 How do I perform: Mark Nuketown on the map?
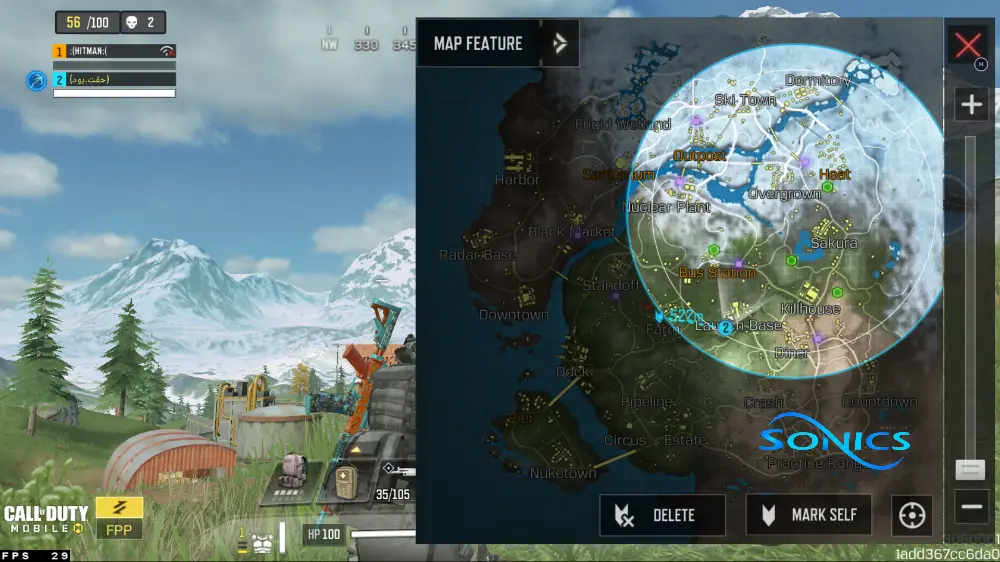tap(563, 473)
